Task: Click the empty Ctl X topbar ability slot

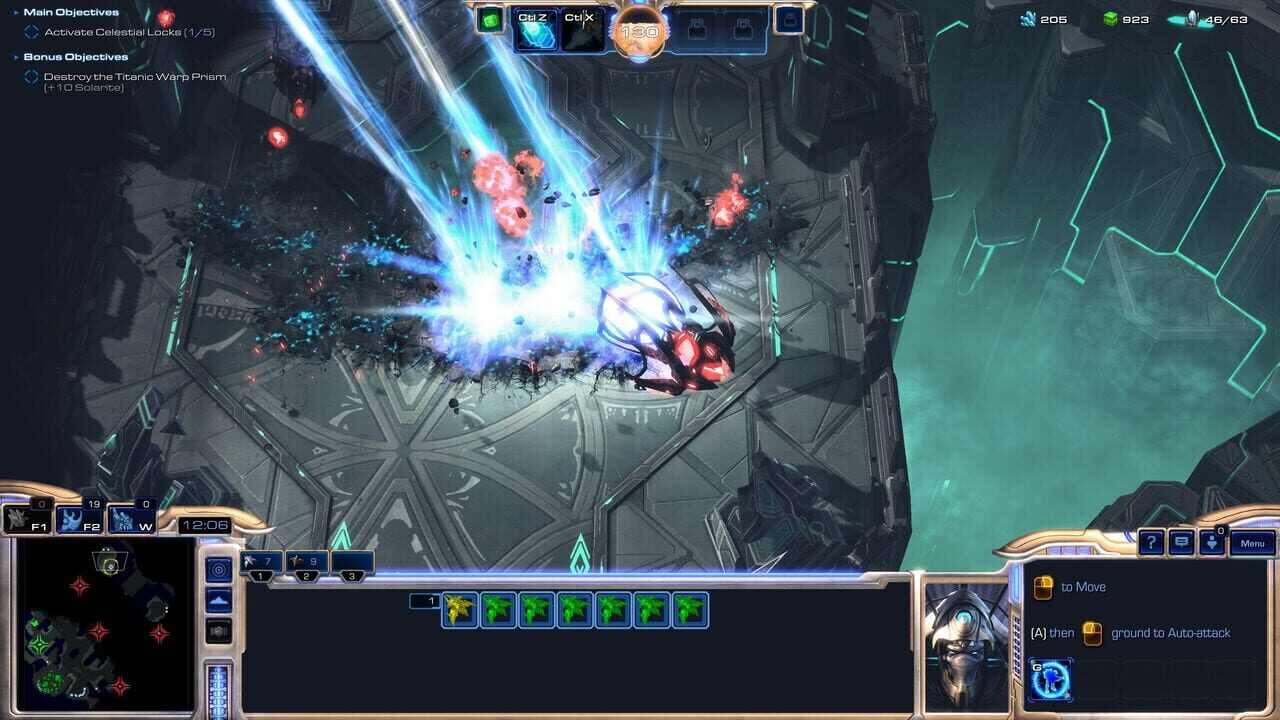Action: [582, 27]
